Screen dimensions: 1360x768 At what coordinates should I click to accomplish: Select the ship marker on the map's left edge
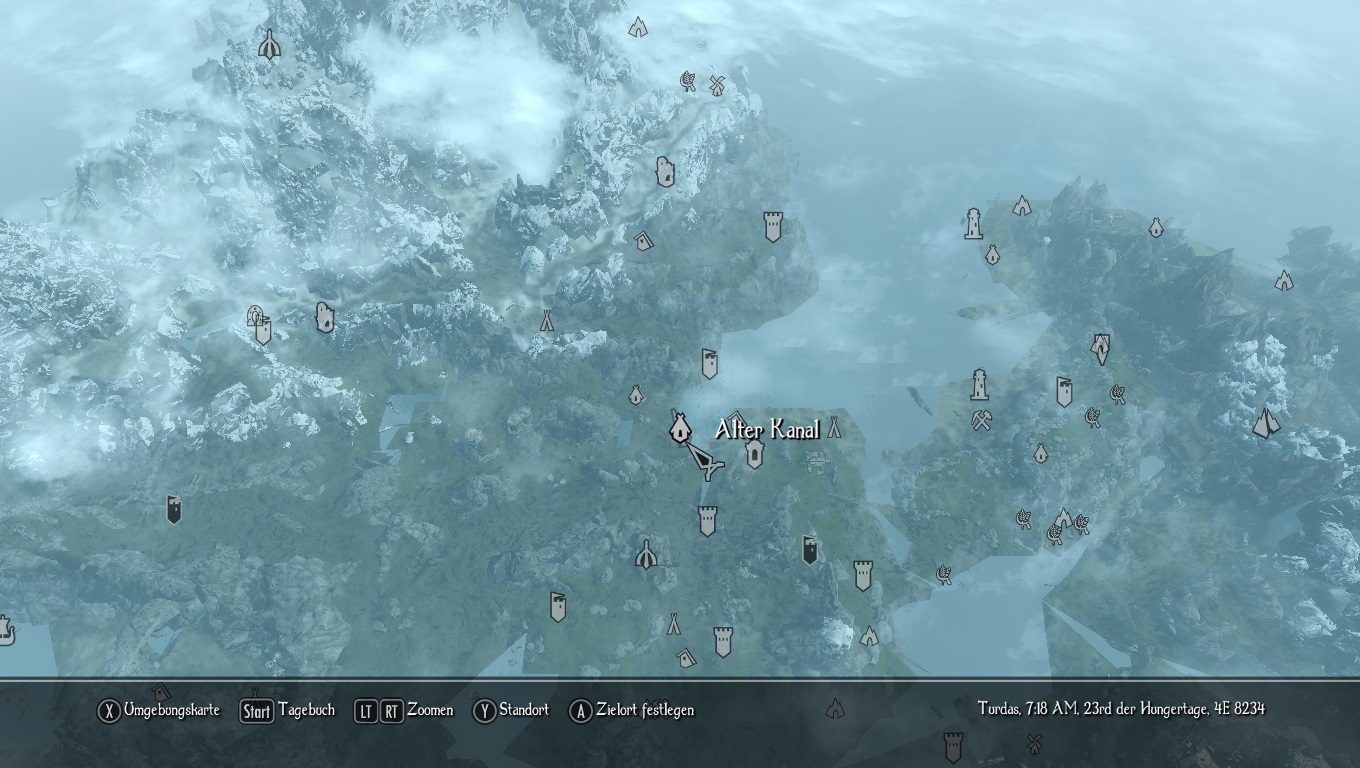pos(6,630)
